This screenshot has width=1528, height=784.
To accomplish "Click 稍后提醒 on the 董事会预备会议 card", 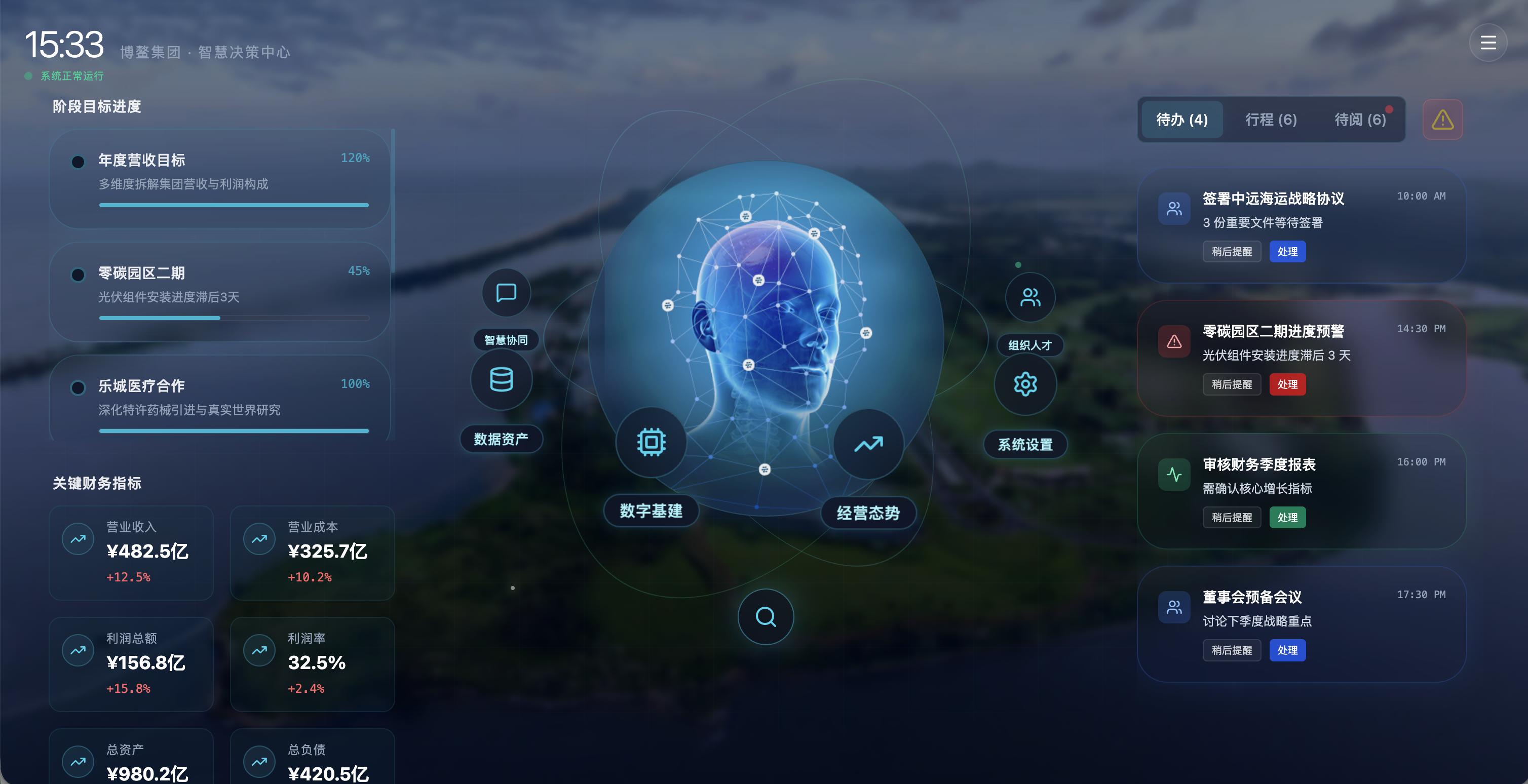I will click(1232, 650).
